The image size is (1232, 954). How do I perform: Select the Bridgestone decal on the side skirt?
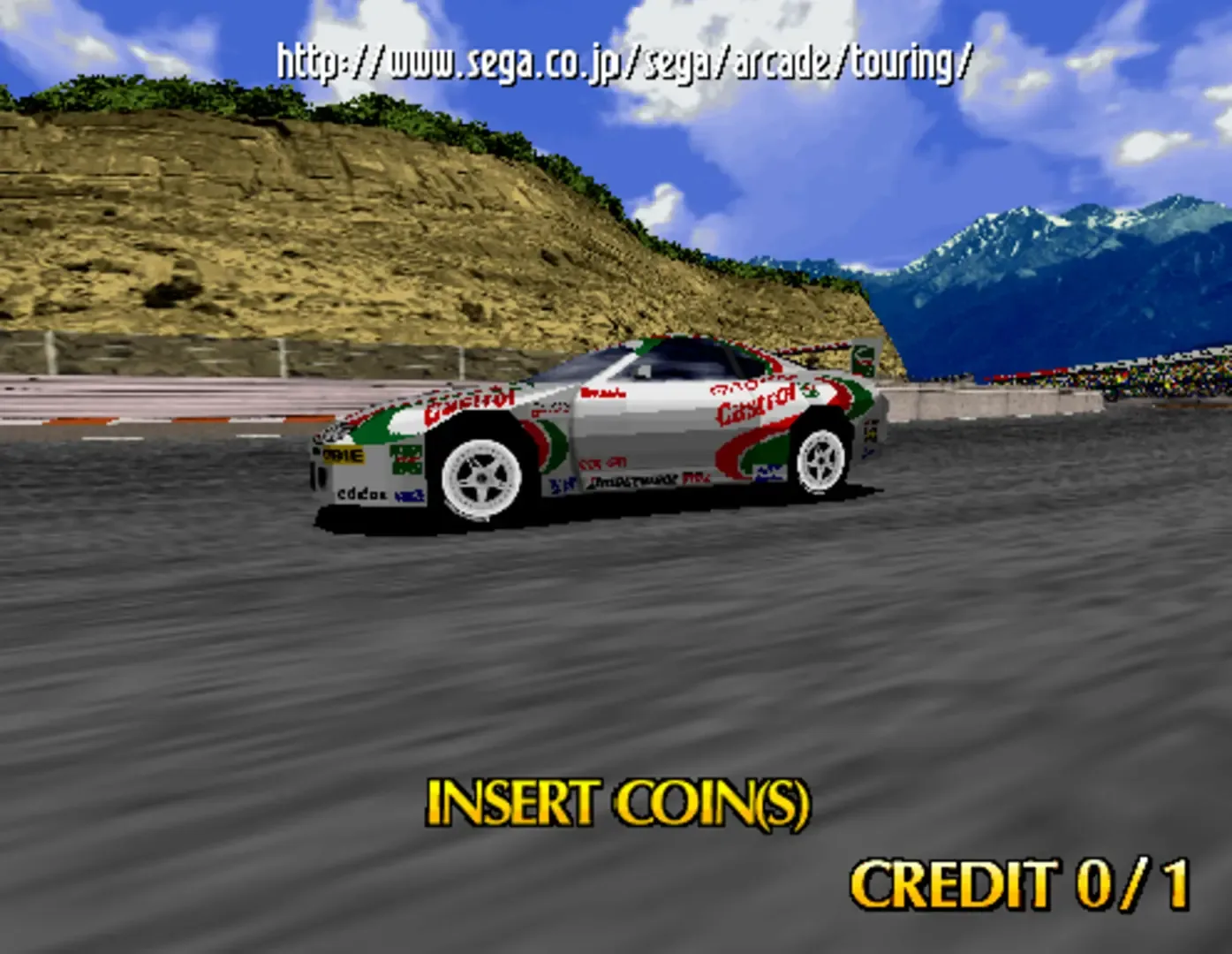click(x=633, y=481)
